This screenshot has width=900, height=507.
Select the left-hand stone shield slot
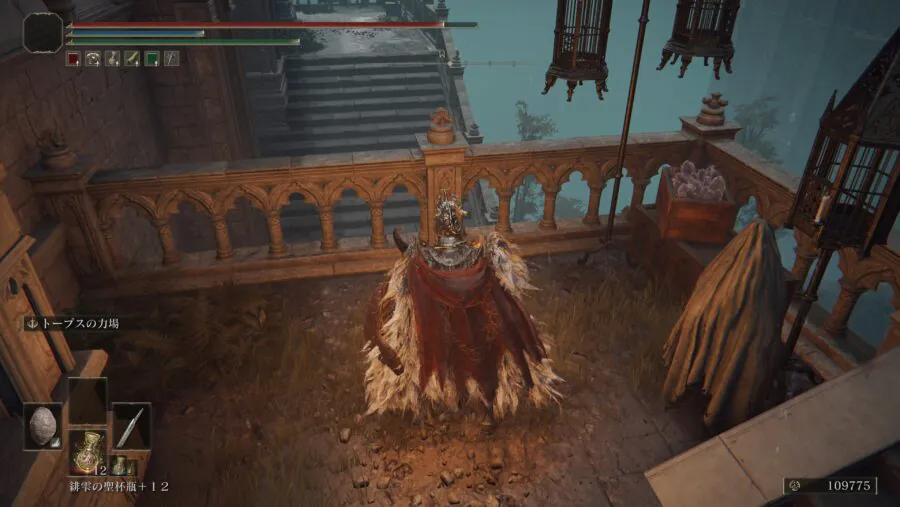pos(43,426)
